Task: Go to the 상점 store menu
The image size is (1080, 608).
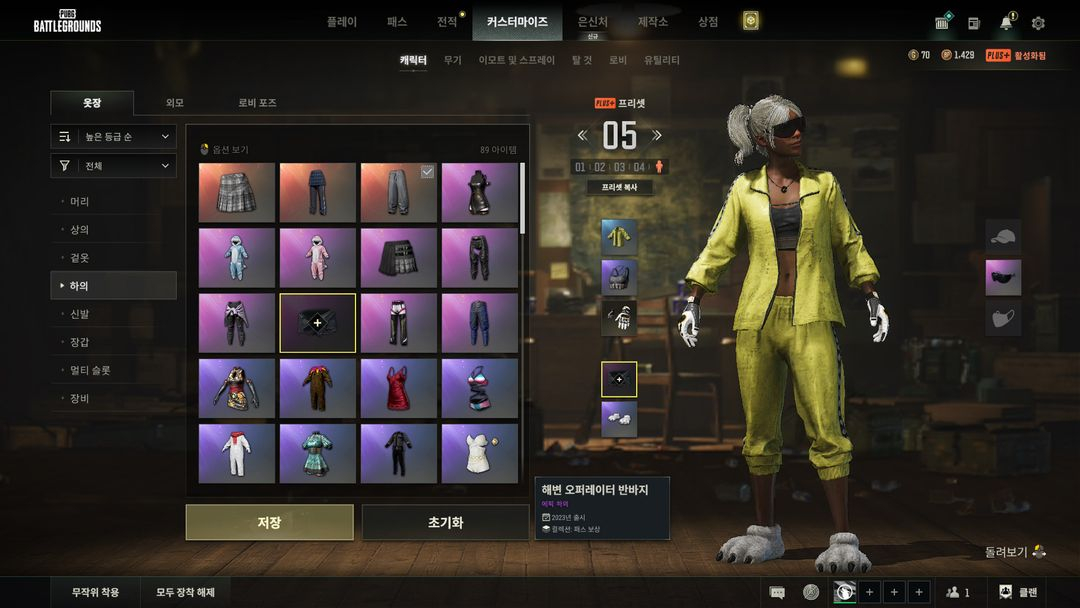Action: [x=708, y=21]
